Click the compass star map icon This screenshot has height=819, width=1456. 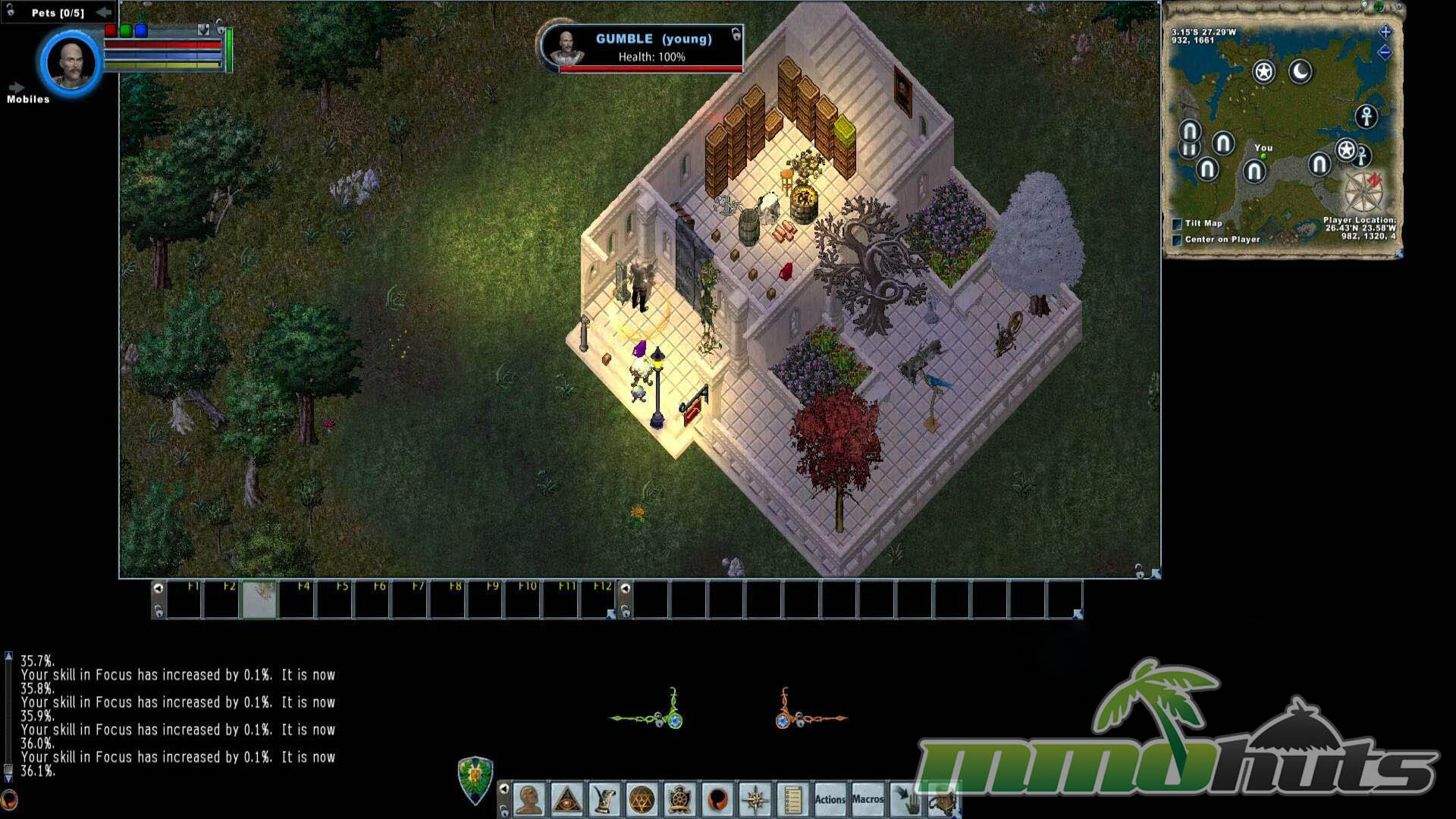(755, 799)
